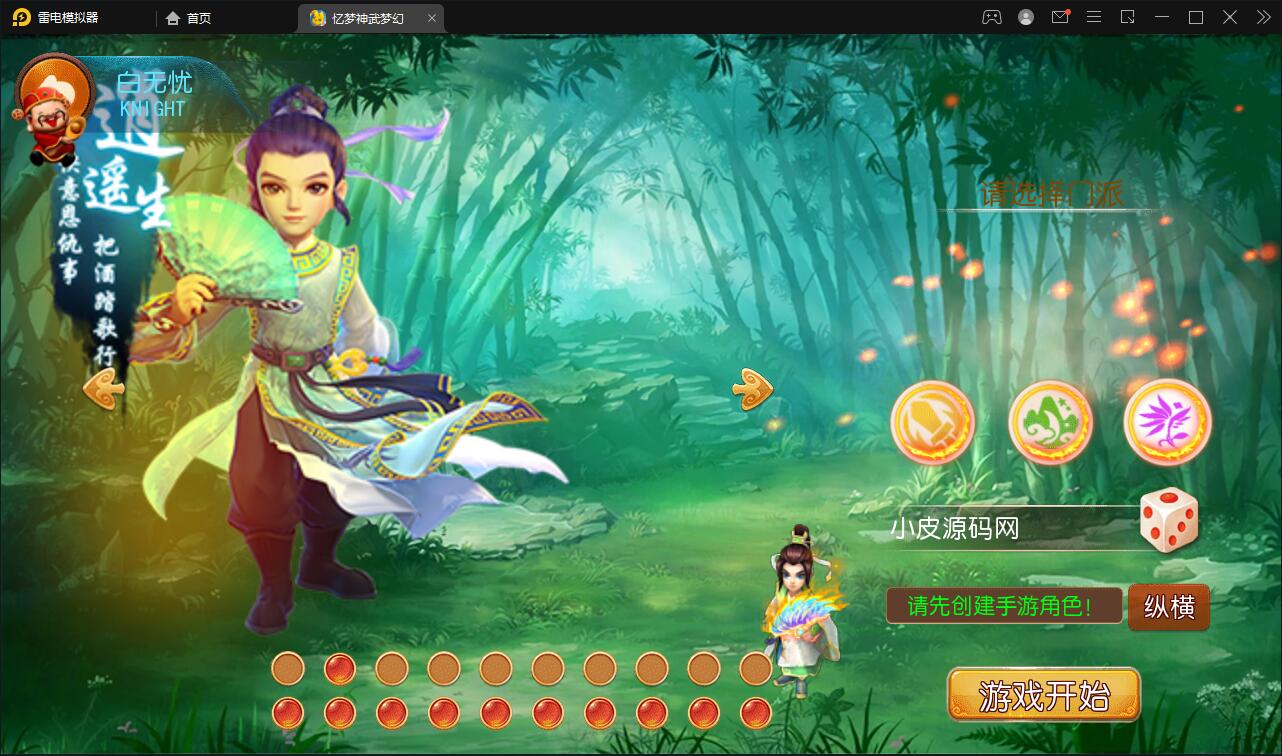Open the gamepad keymapping tool in title bar
The image size is (1282, 756).
990,17
